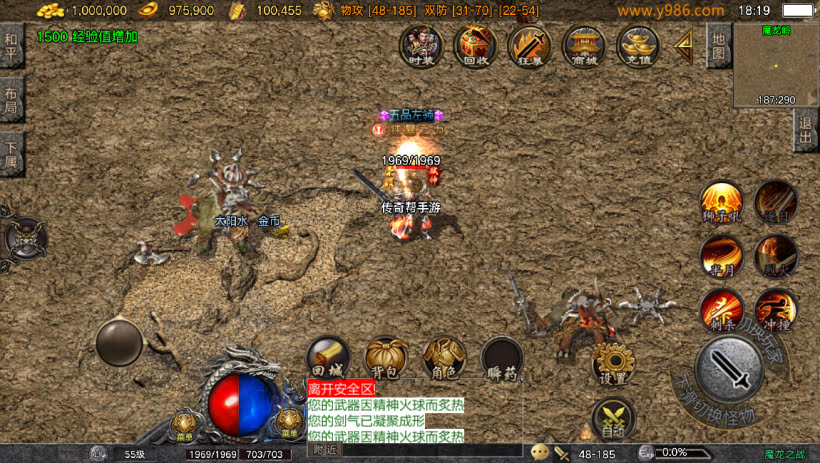820x463 pixels.
Task: Click the 魔龙岭 minimap
Action: click(x=776, y=65)
